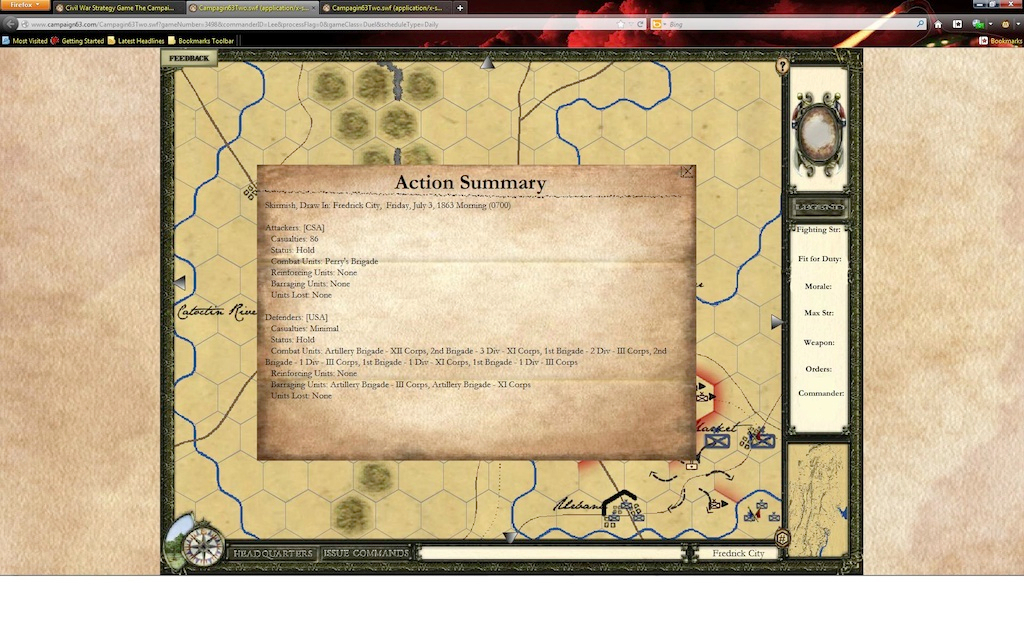Pan the map west with the left arrow
This screenshot has height=623, width=1024.
(x=180, y=283)
